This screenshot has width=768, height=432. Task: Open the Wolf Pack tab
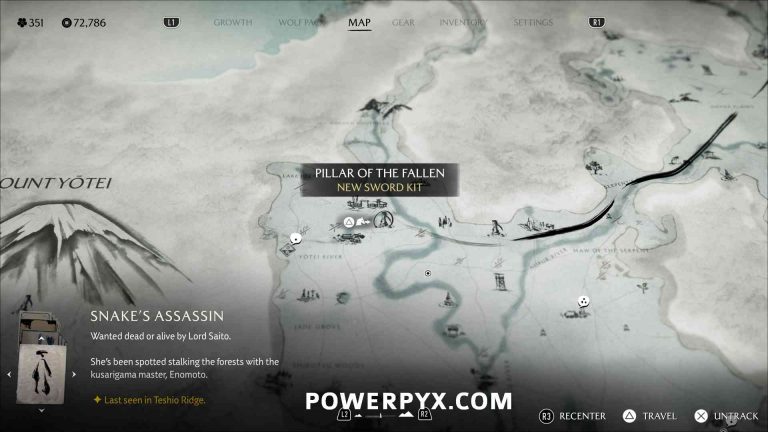click(298, 21)
